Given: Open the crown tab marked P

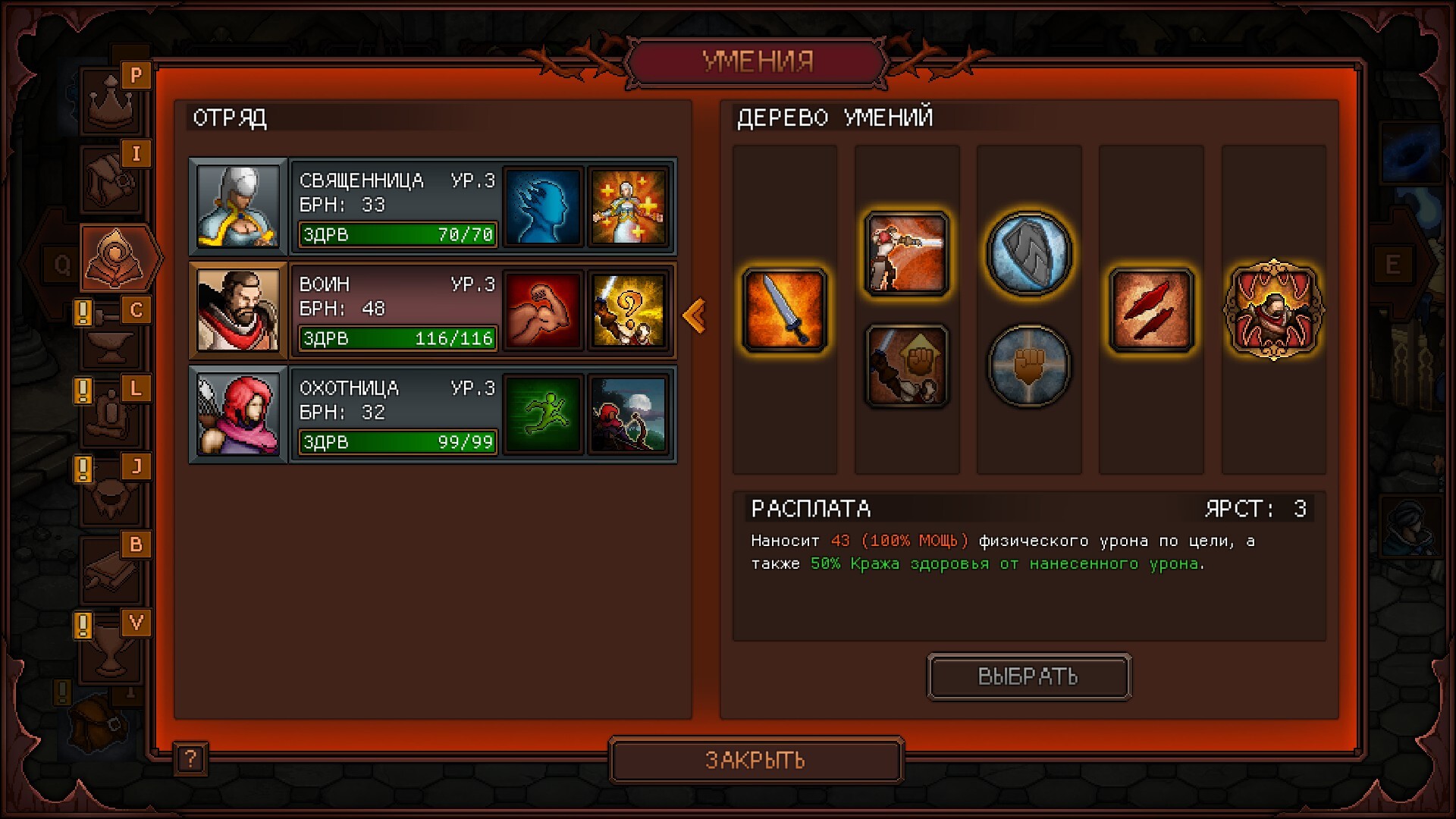Looking at the screenshot, I should click(112, 100).
